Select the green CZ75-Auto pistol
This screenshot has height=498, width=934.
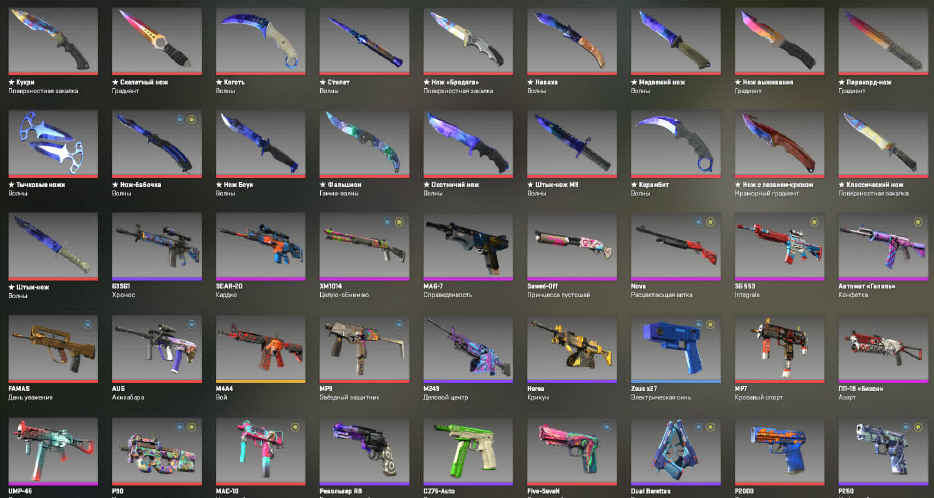tap(467, 452)
